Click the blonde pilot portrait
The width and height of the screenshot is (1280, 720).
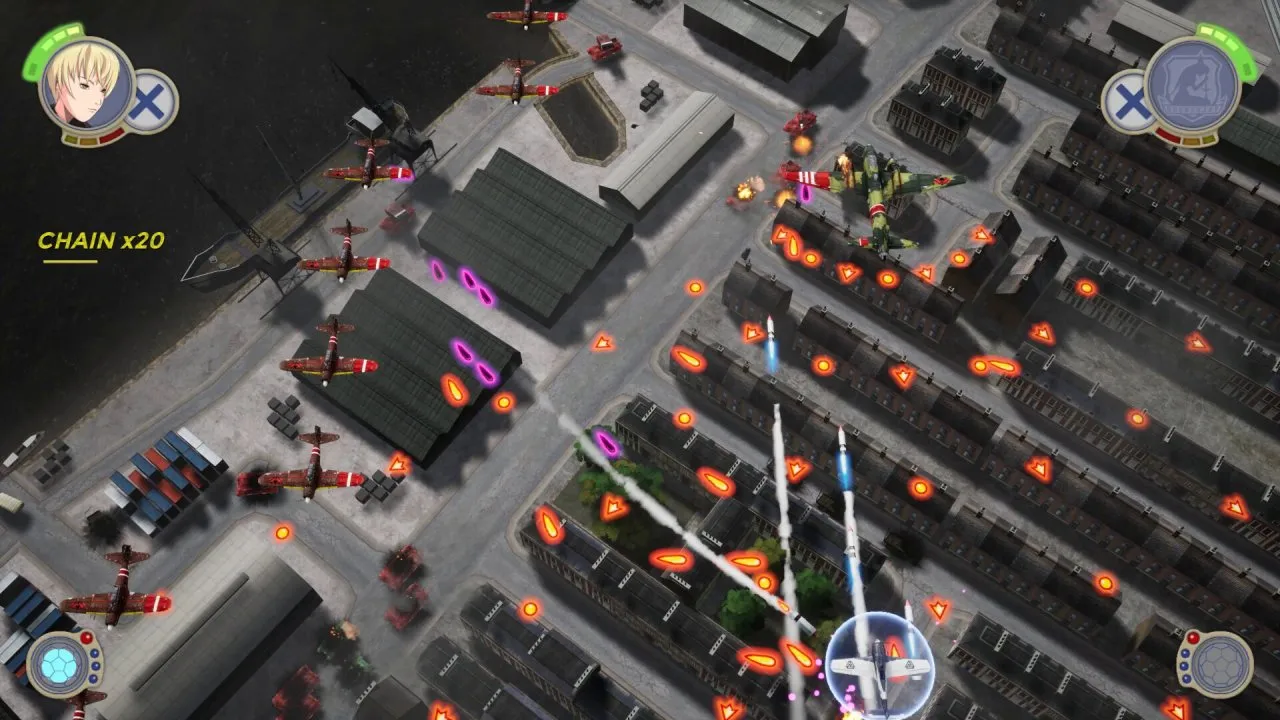[85, 83]
